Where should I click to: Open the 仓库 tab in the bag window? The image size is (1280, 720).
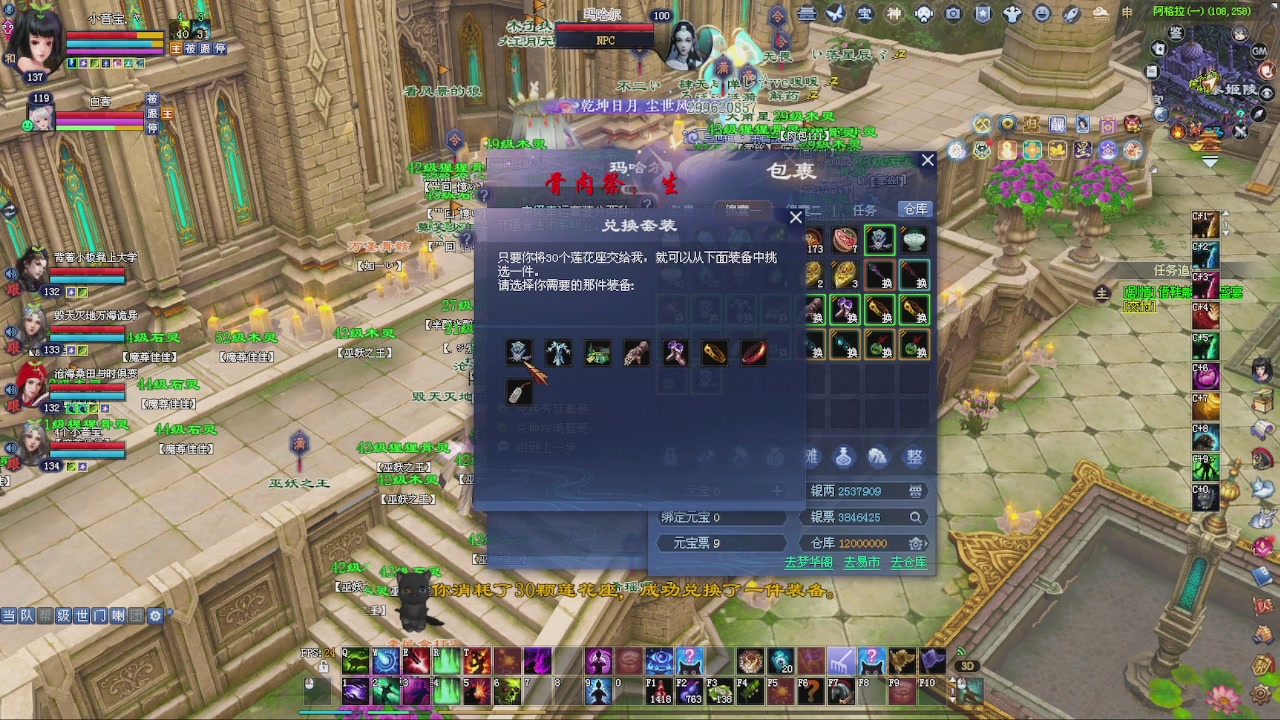coord(914,208)
